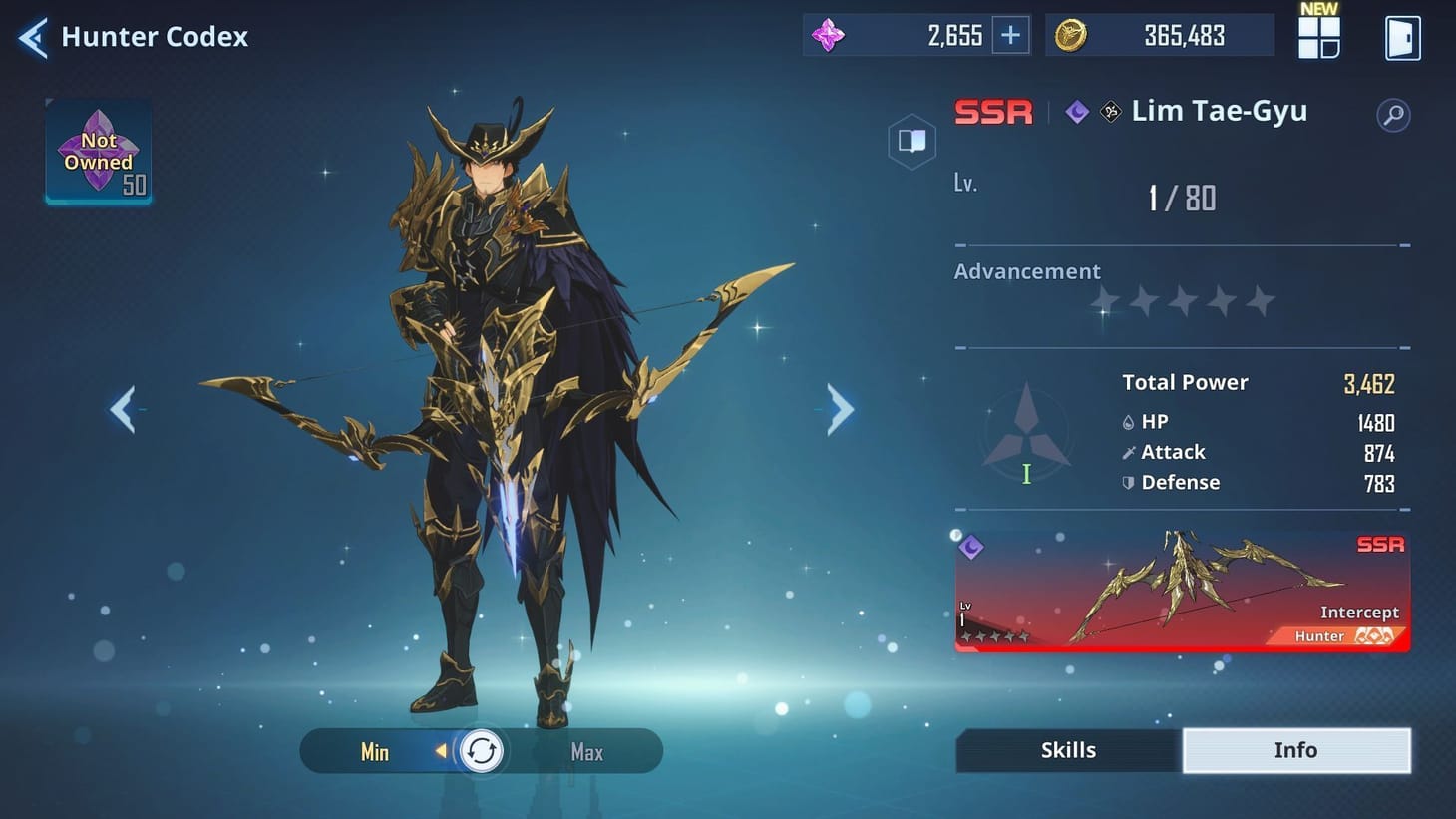The height and width of the screenshot is (819, 1456).
Task: Select the black class emblem next to Lim Tae-Gyu
Action: 1108,112
